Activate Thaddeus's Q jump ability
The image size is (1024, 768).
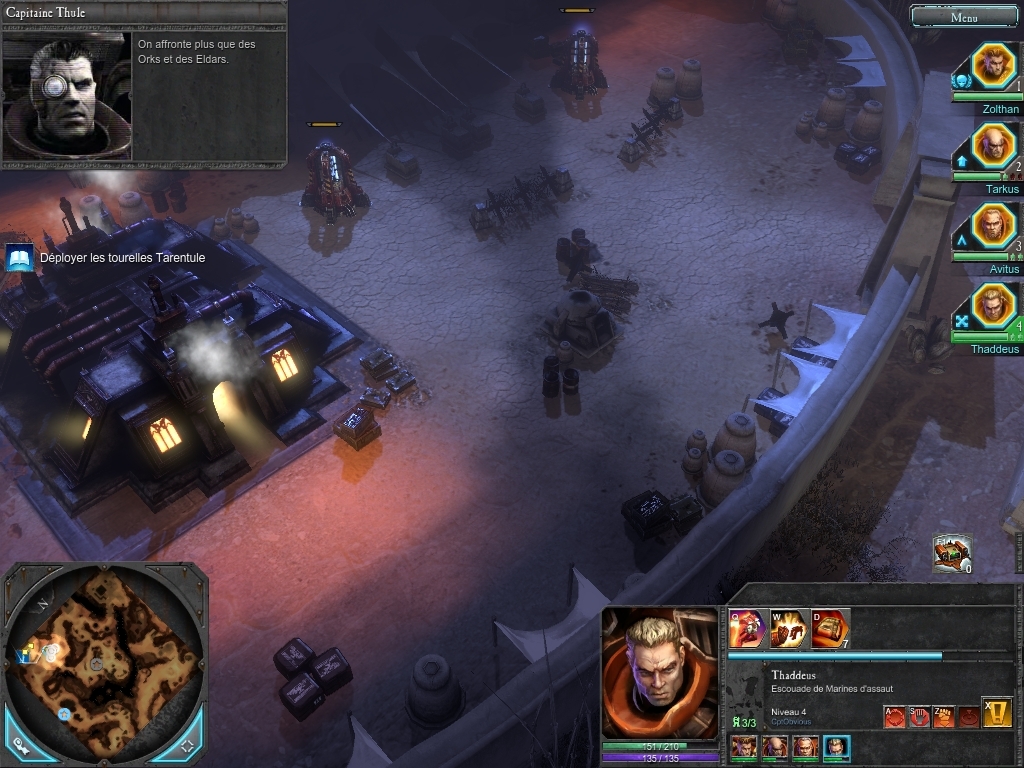pos(746,628)
